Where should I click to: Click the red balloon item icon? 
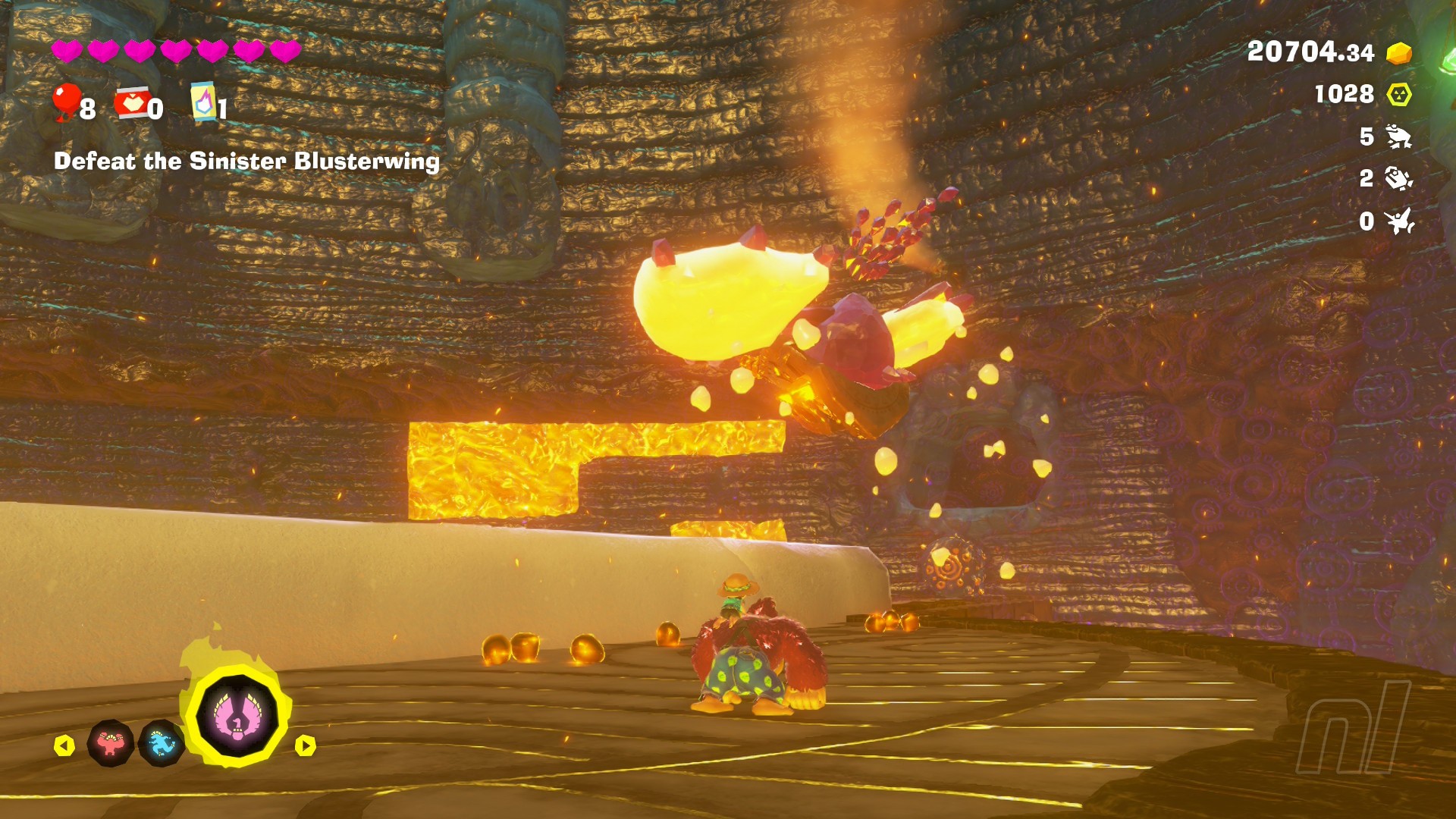click(x=67, y=102)
